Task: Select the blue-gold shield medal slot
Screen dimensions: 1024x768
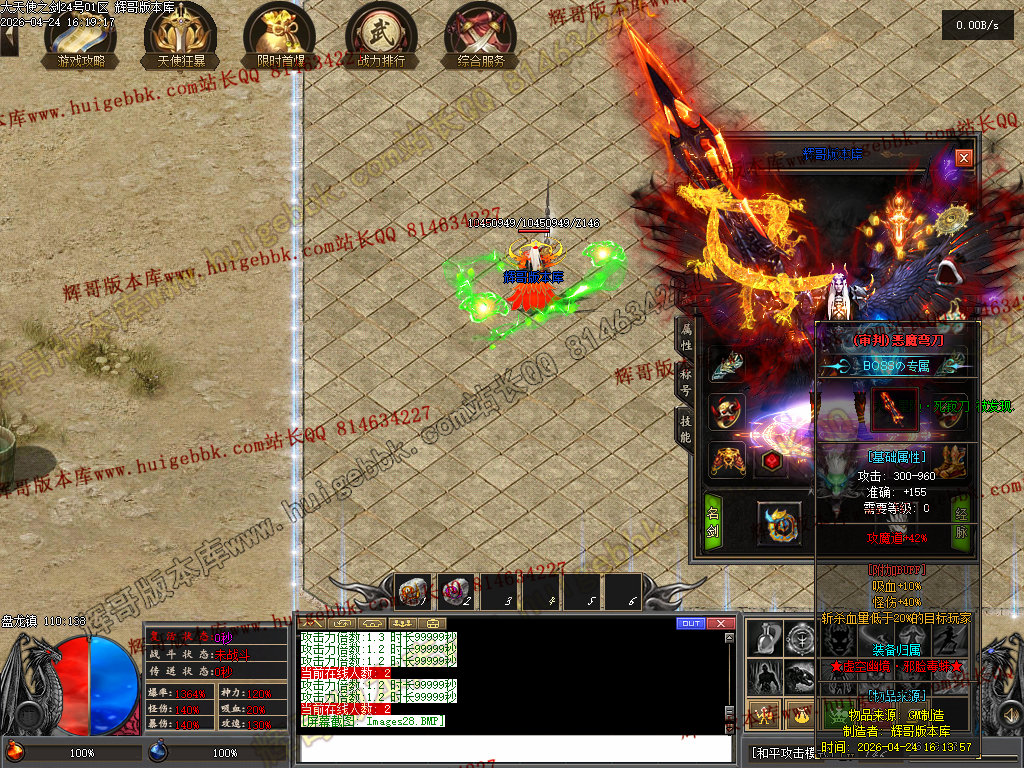Action: pos(778,525)
